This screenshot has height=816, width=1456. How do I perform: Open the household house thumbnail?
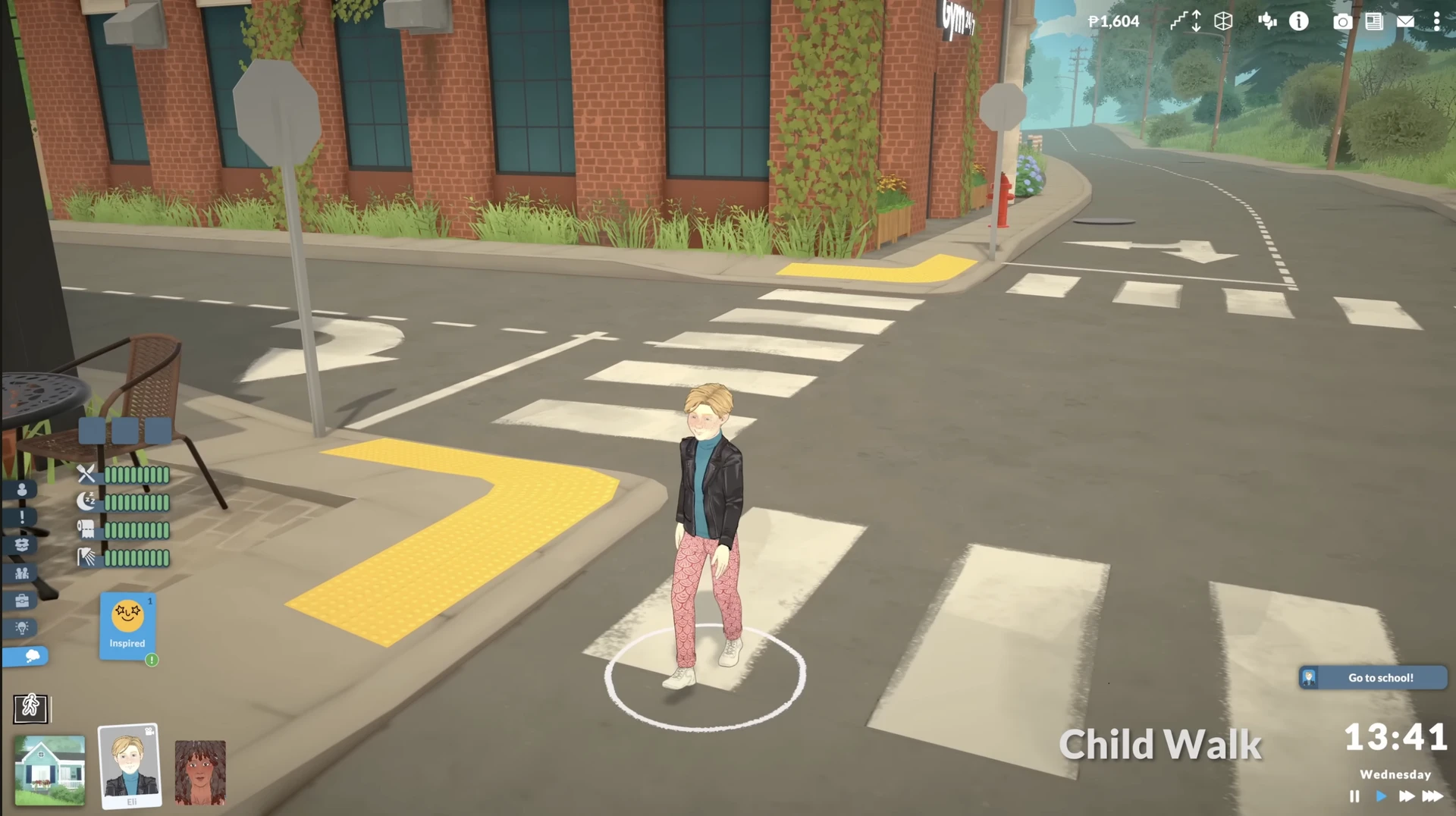50,770
